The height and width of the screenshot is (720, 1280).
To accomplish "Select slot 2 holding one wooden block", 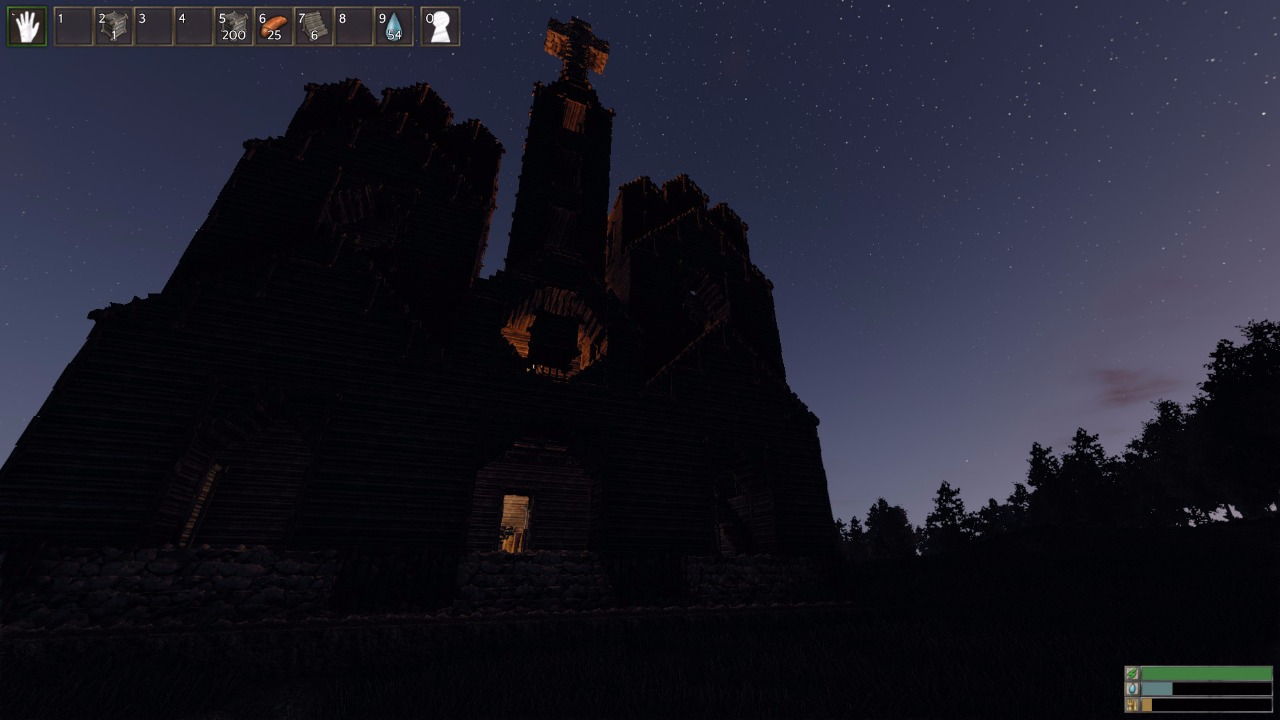I will point(113,27).
